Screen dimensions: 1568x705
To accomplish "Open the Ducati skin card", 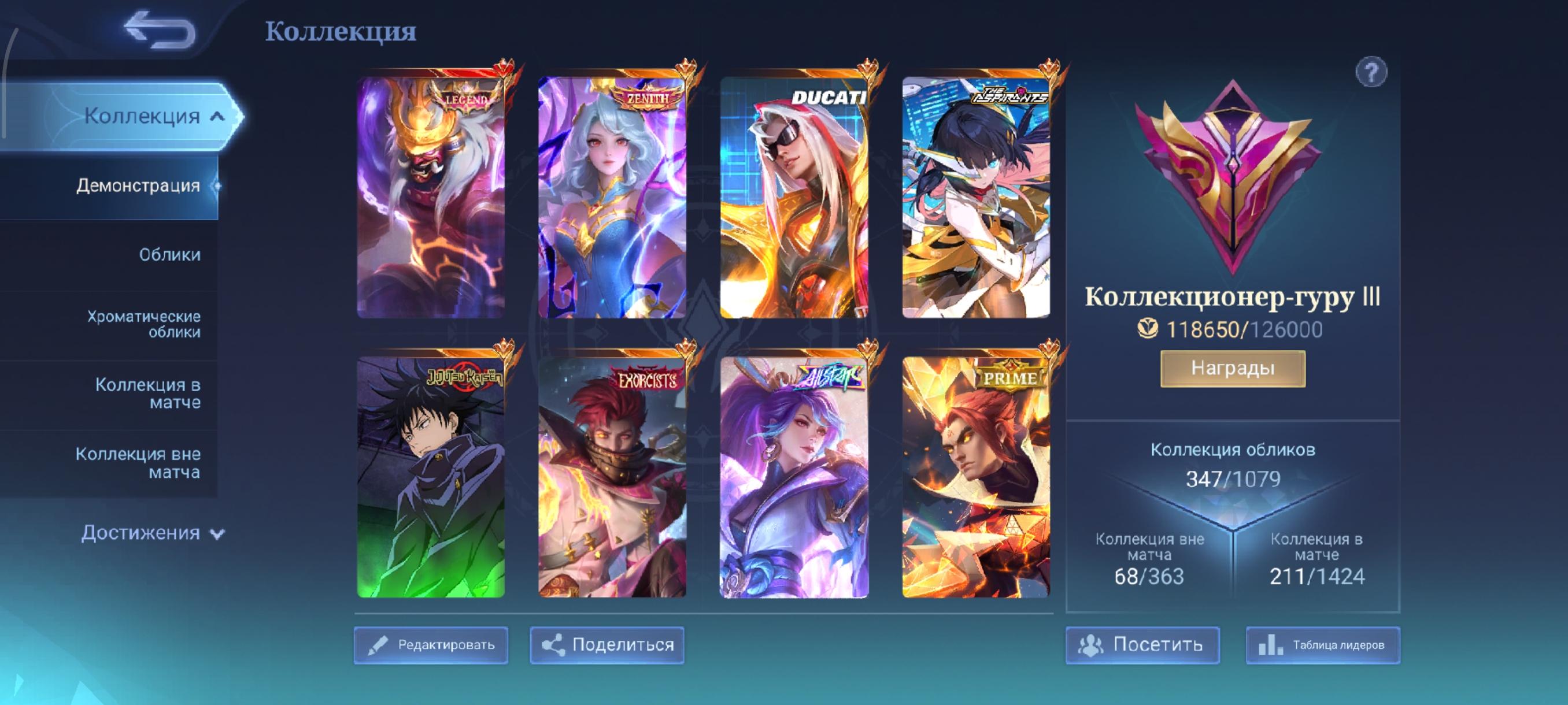I will [x=794, y=196].
